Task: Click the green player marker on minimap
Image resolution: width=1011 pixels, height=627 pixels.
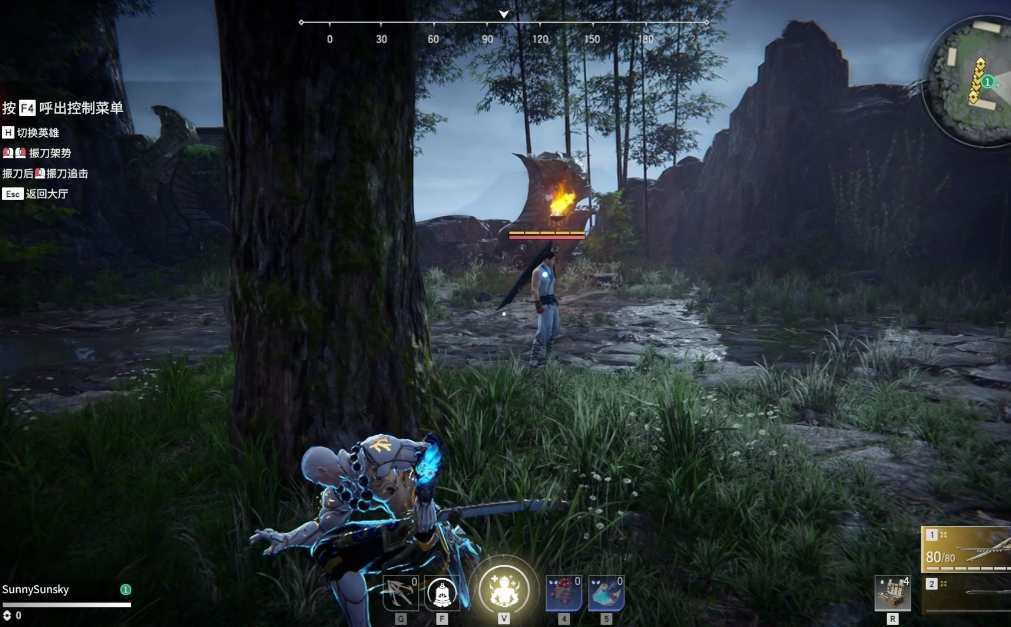Action: pos(987,81)
